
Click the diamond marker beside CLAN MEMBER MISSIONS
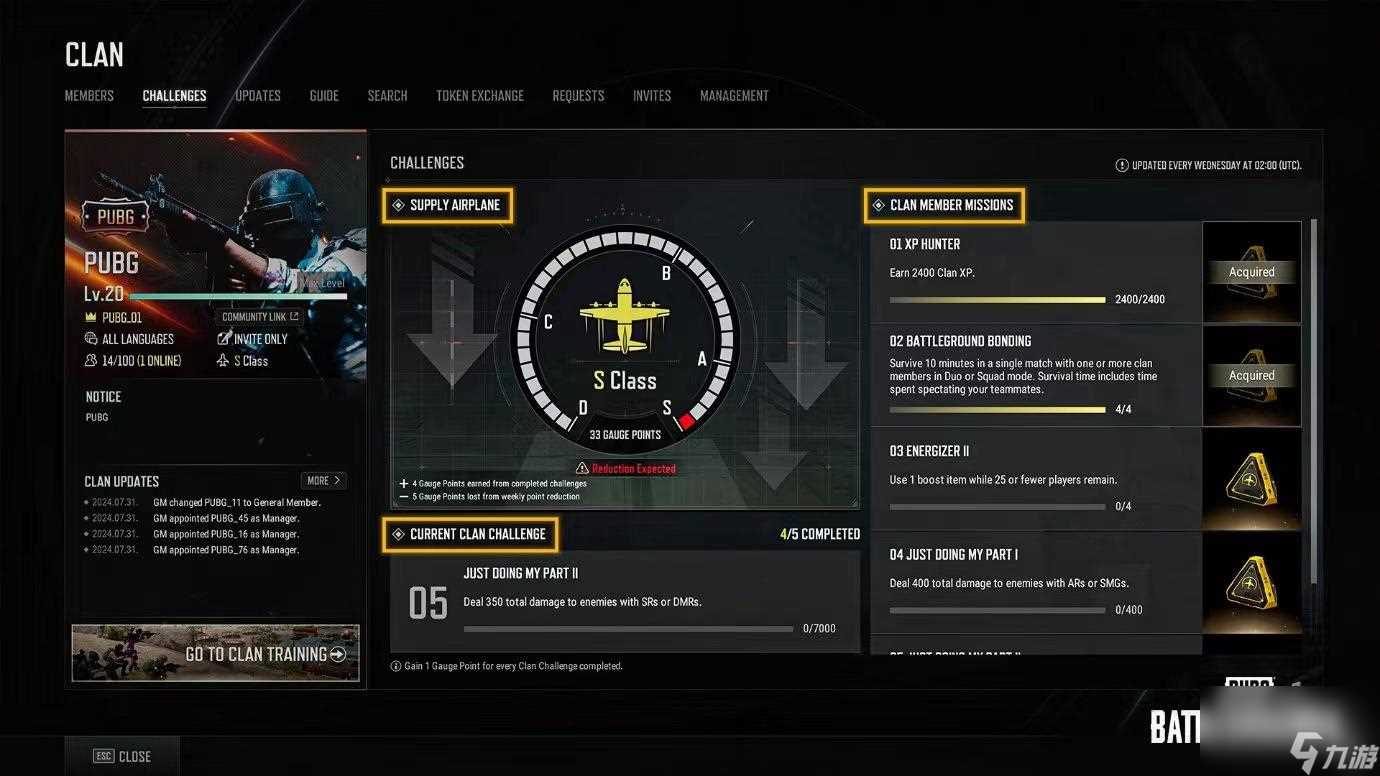click(x=878, y=204)
